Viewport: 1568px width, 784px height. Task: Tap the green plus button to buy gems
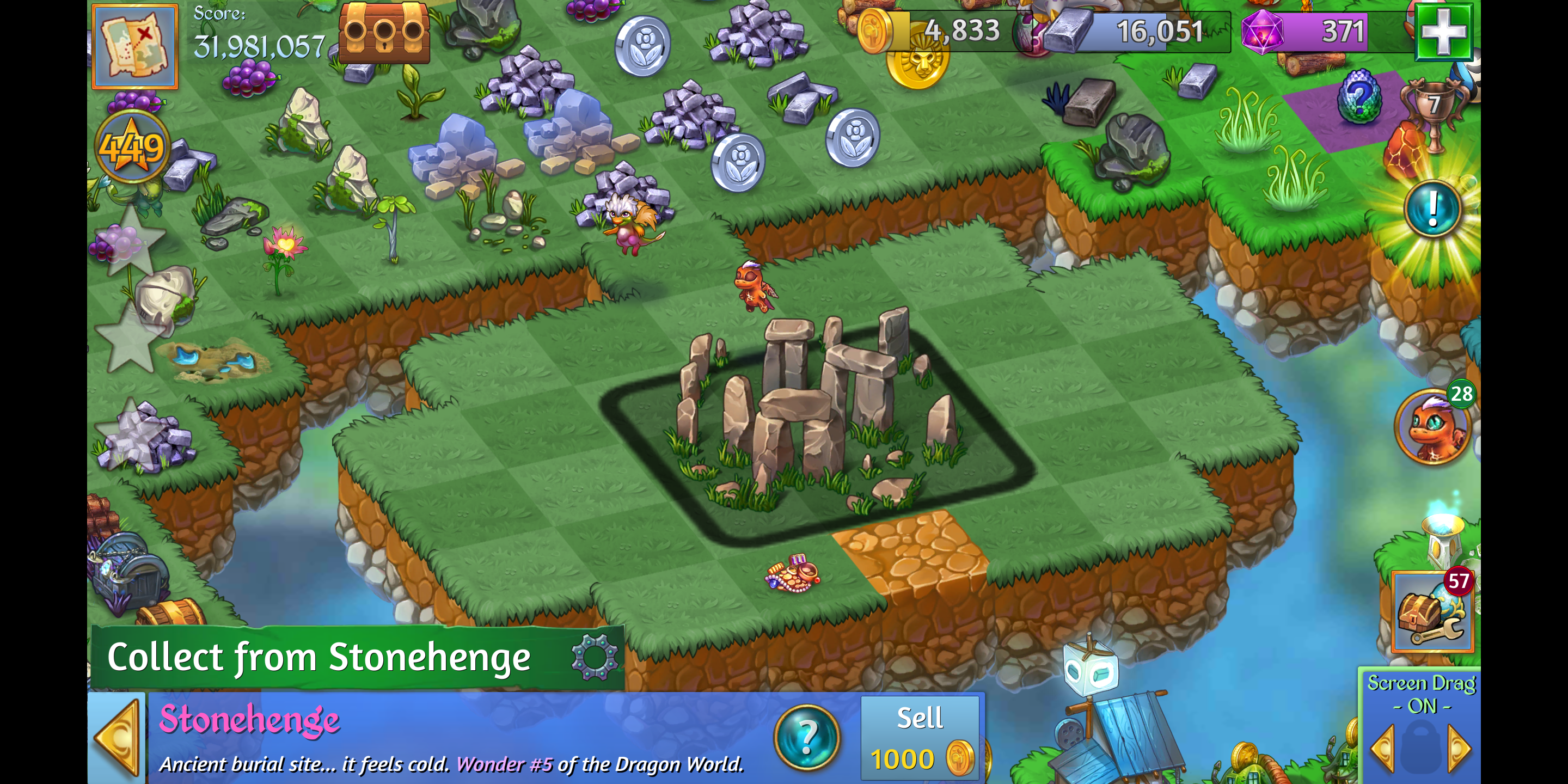(1443, 32)
